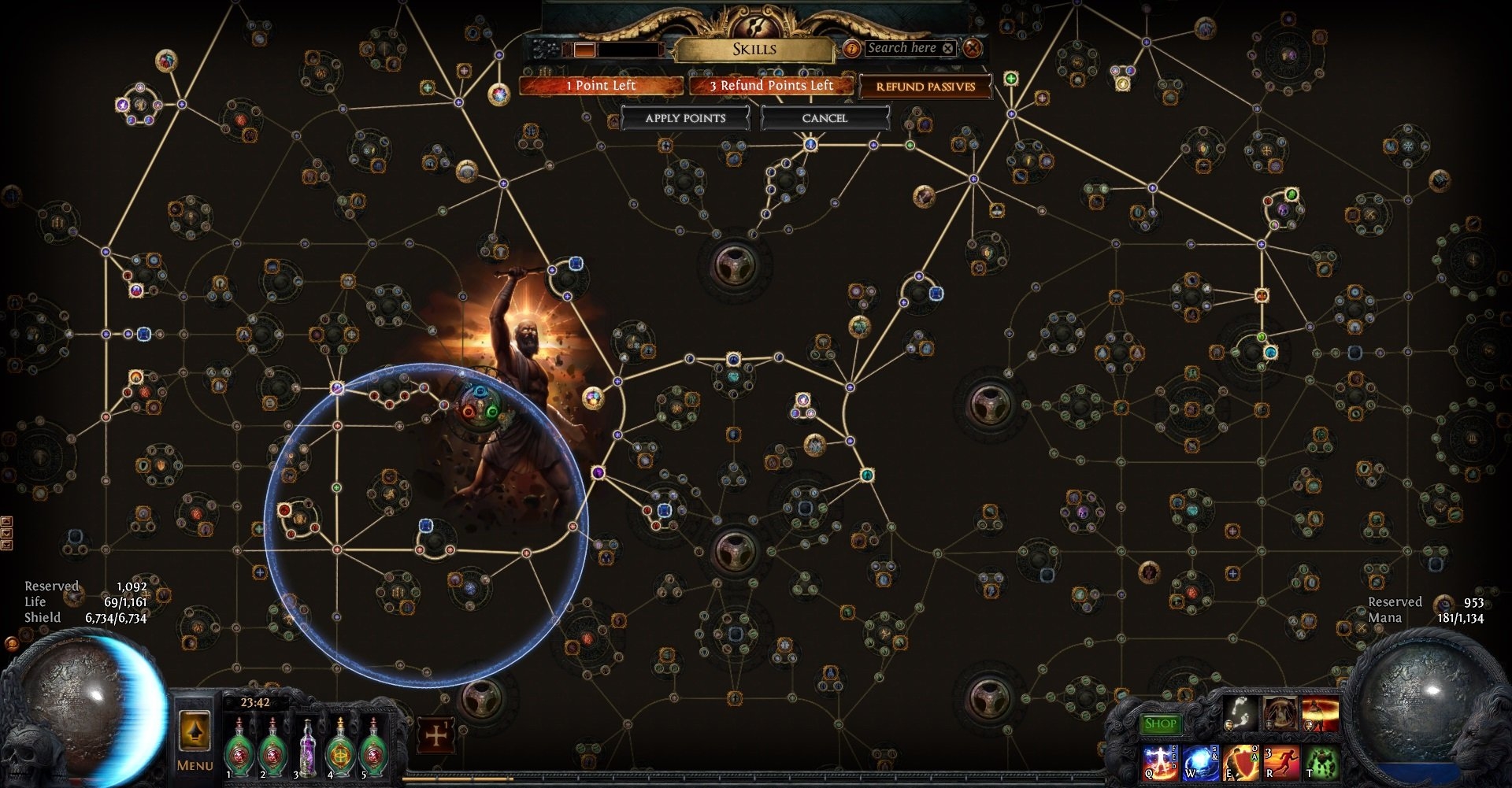Select the glowing figure aura skill on Q
The height and width of the screenshot is (788, 1512).
[1160, 763]
